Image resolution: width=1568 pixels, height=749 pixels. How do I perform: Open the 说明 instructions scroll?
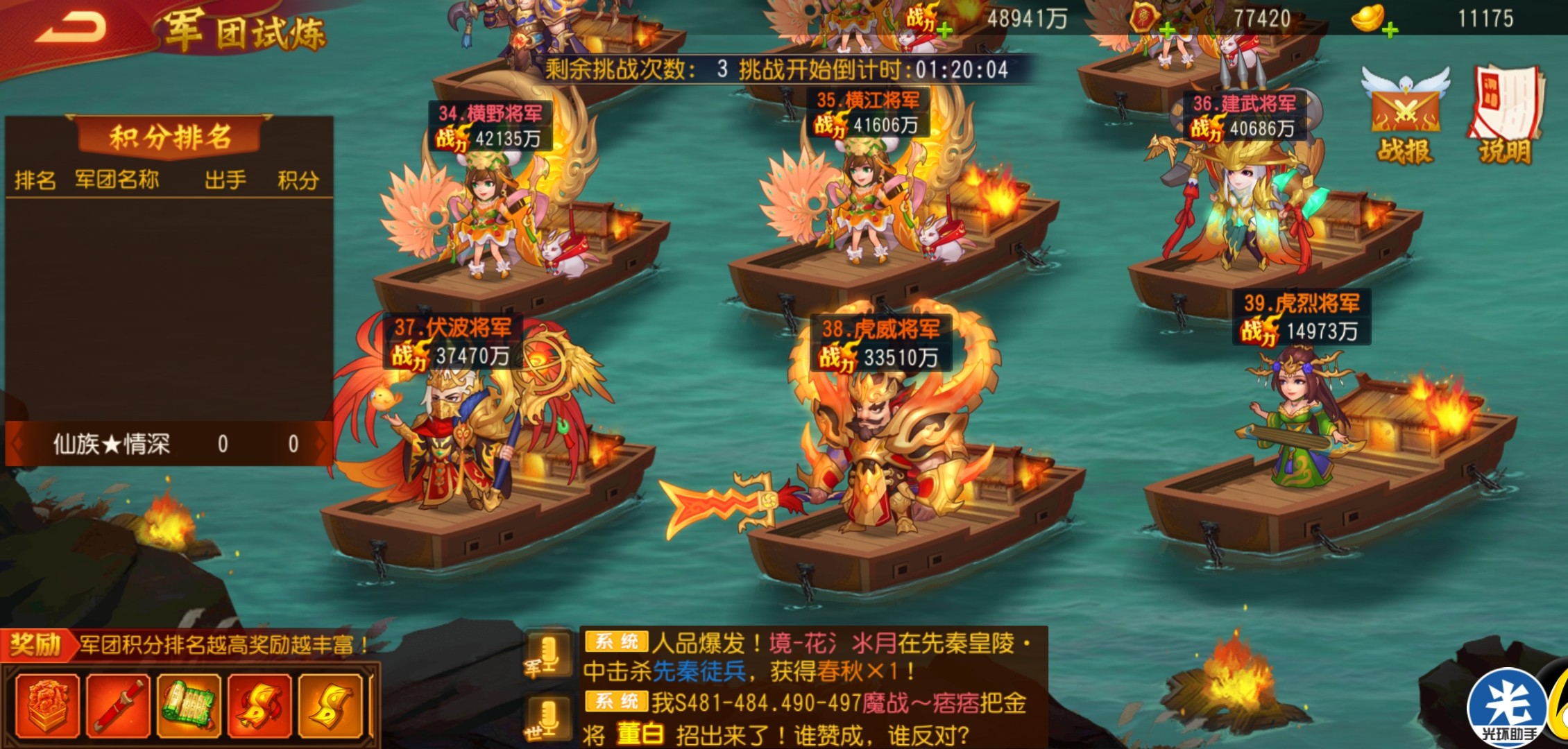pos(1506,116)
